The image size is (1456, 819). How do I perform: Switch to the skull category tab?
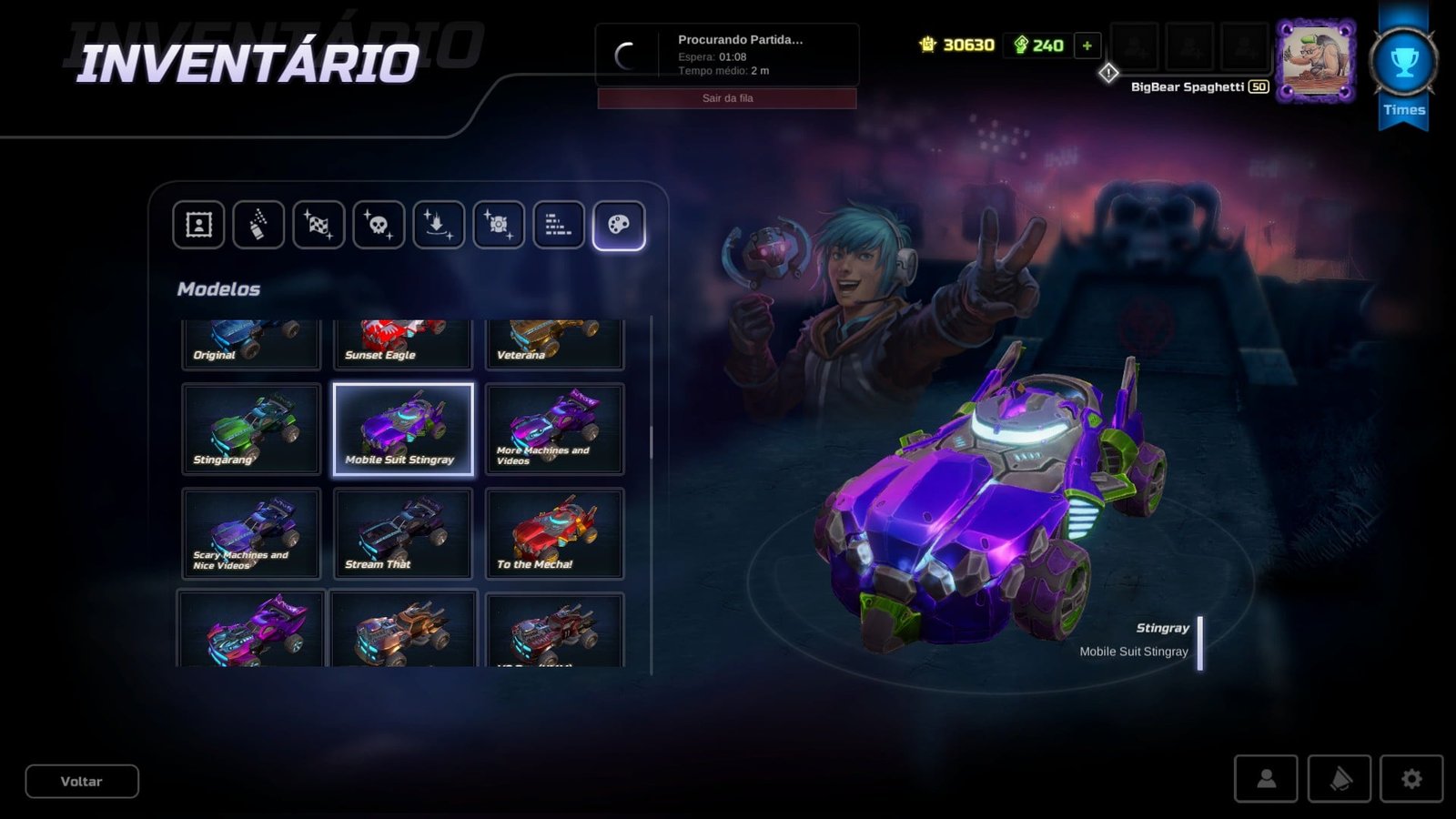[379, 225]
